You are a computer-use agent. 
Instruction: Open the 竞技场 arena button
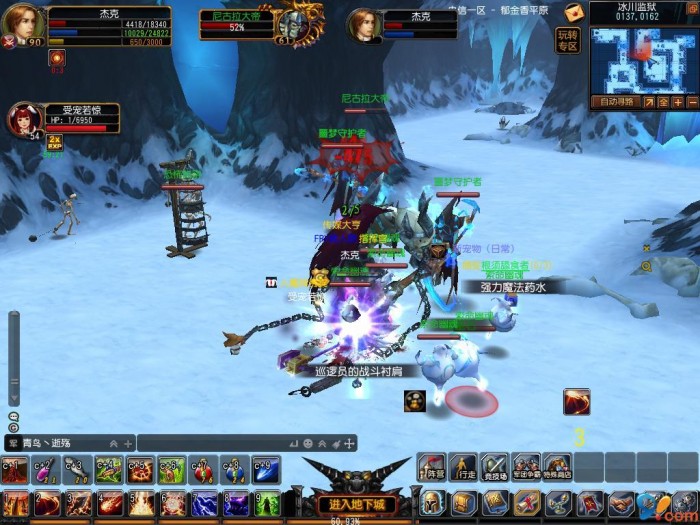coord(494,467)
